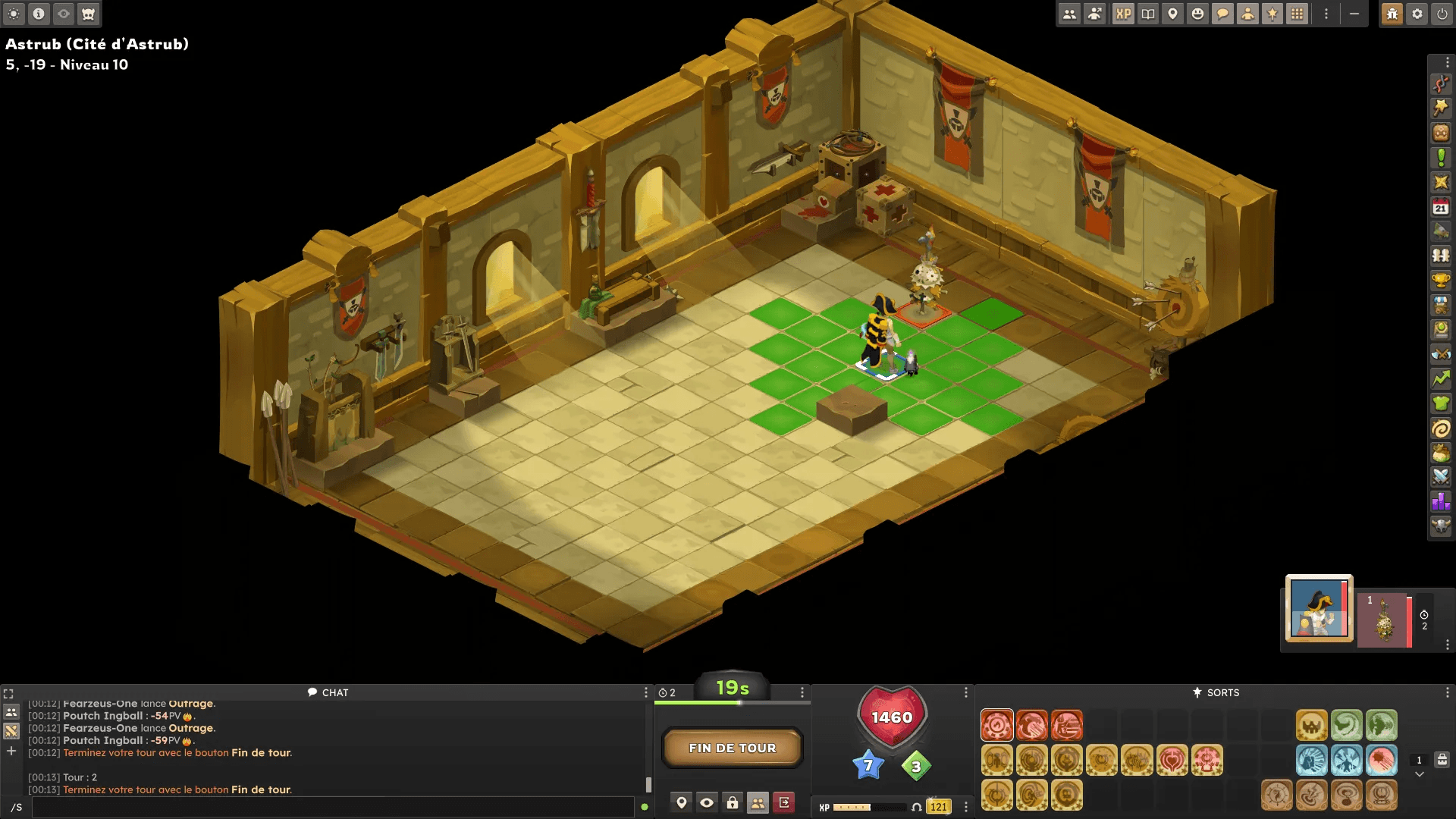Toggle the eye spectator-mode button

click(707, 802)
